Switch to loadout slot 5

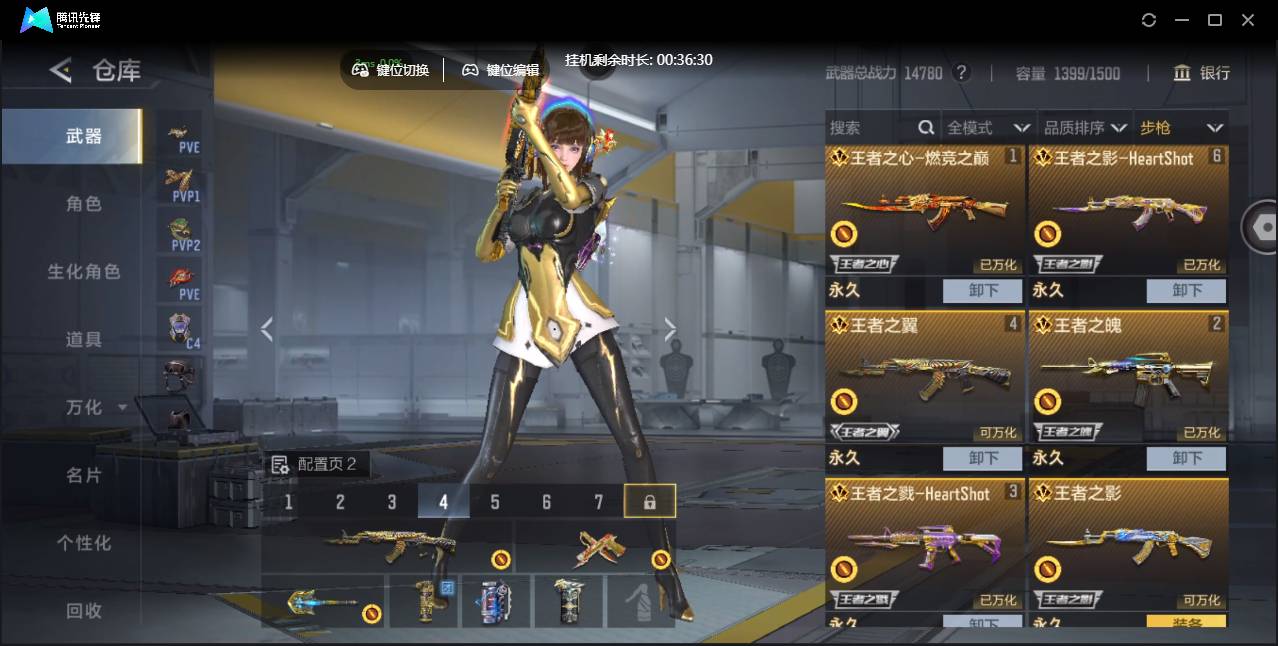click(495, 502)
